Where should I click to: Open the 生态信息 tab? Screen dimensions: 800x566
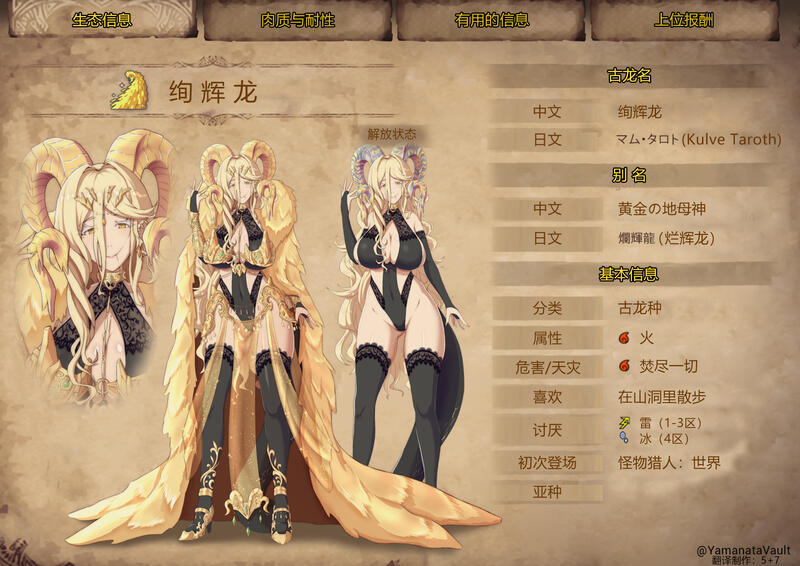tap(101, 20)
